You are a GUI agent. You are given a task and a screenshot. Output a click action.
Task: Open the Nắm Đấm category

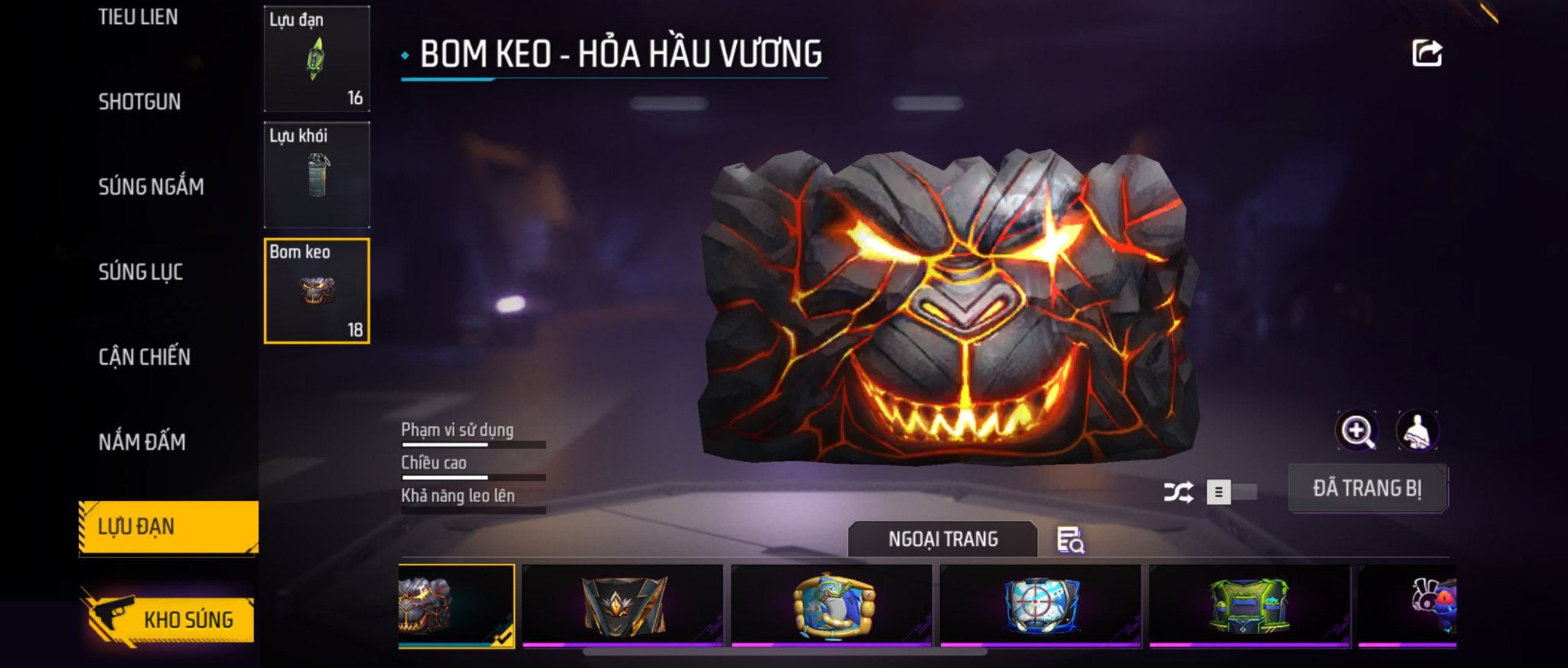pos(141,442)
